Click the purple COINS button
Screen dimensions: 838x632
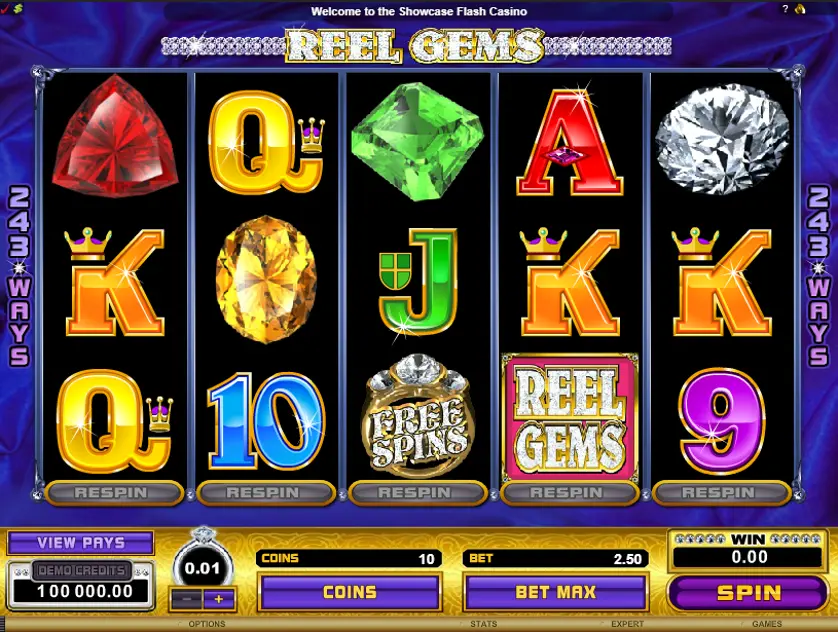349,592
